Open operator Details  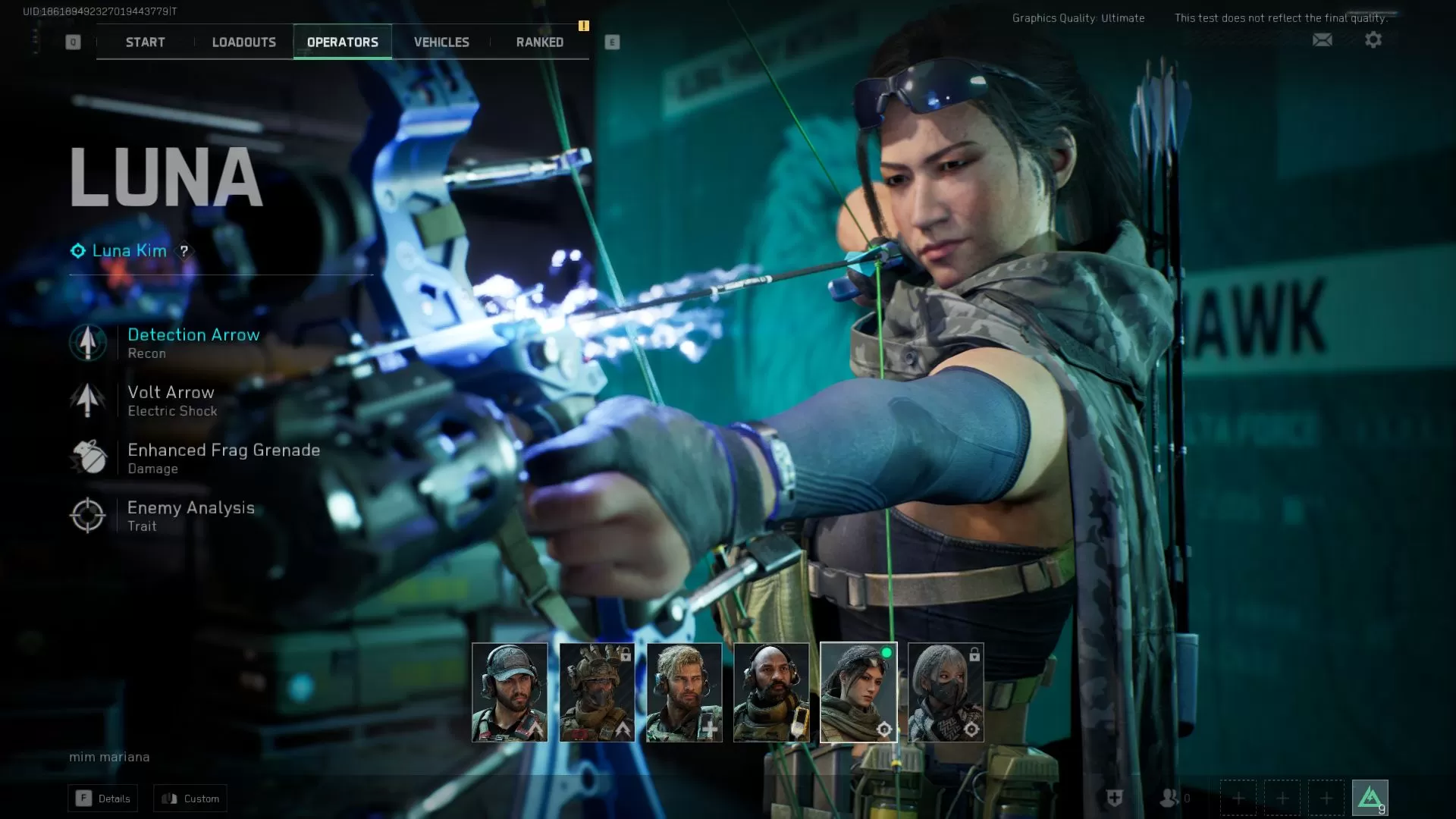pos(103,799)
